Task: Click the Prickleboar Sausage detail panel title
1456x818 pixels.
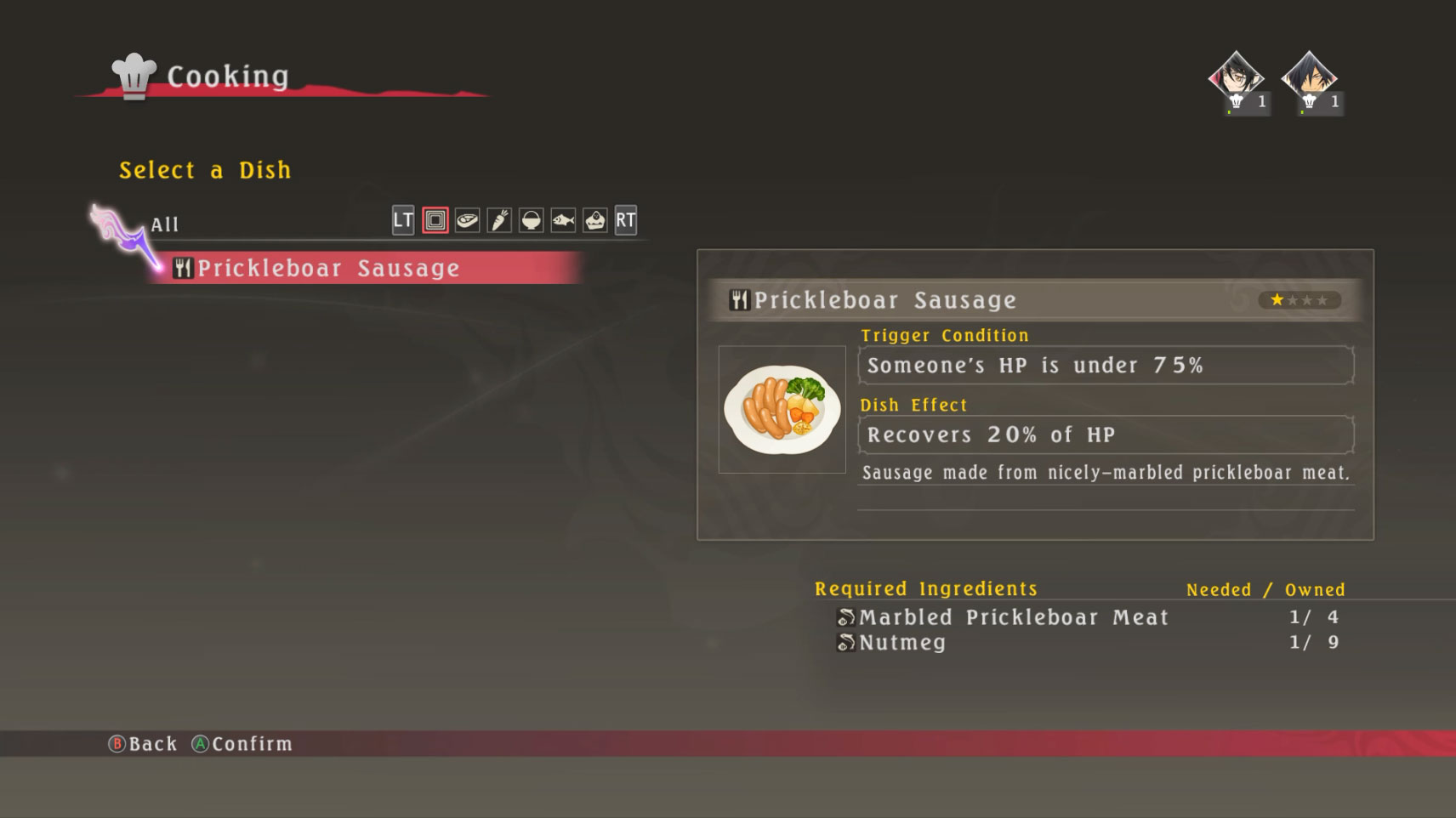Action: tap(884, 300)
